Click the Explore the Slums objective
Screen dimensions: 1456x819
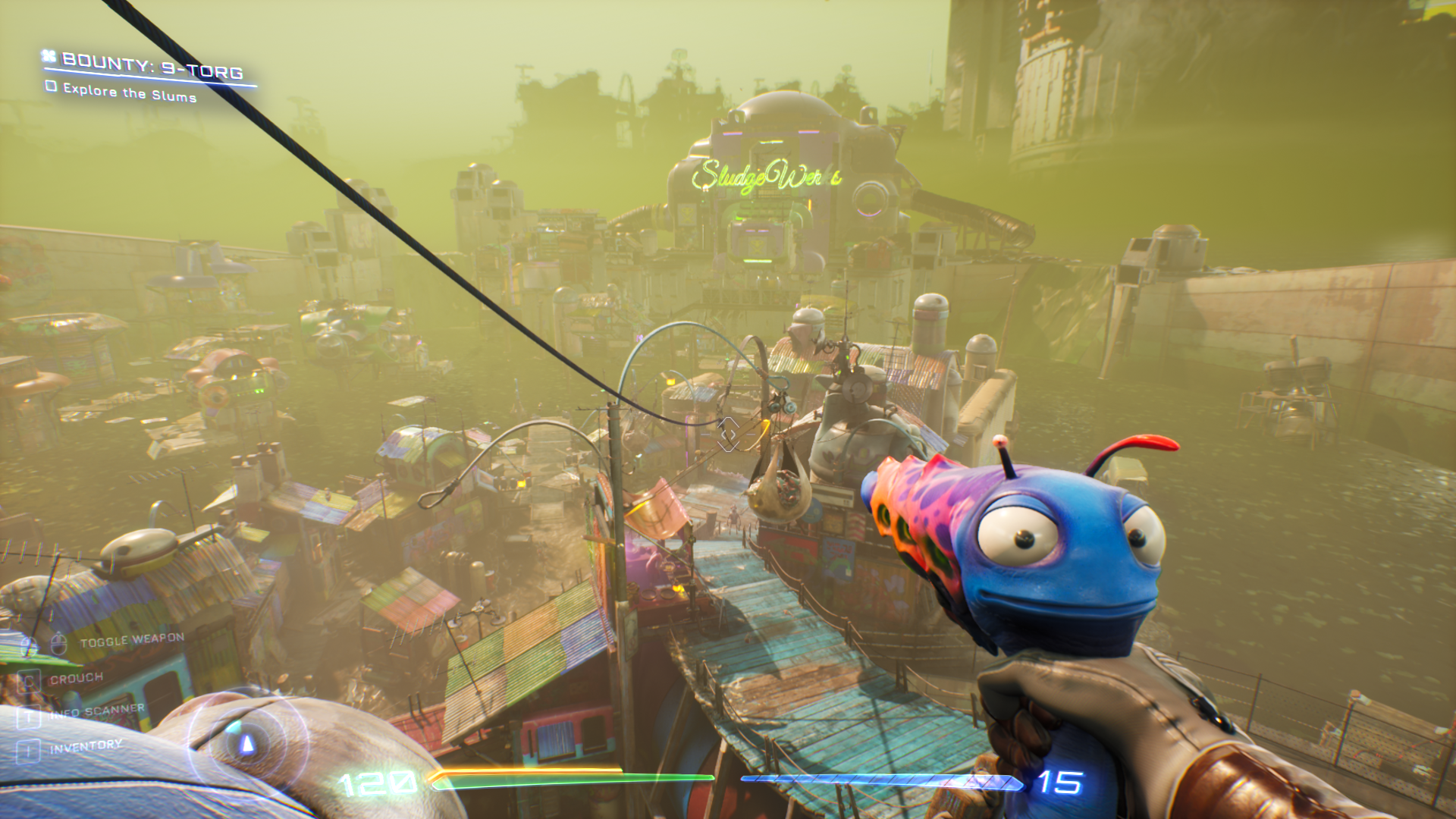129,93
